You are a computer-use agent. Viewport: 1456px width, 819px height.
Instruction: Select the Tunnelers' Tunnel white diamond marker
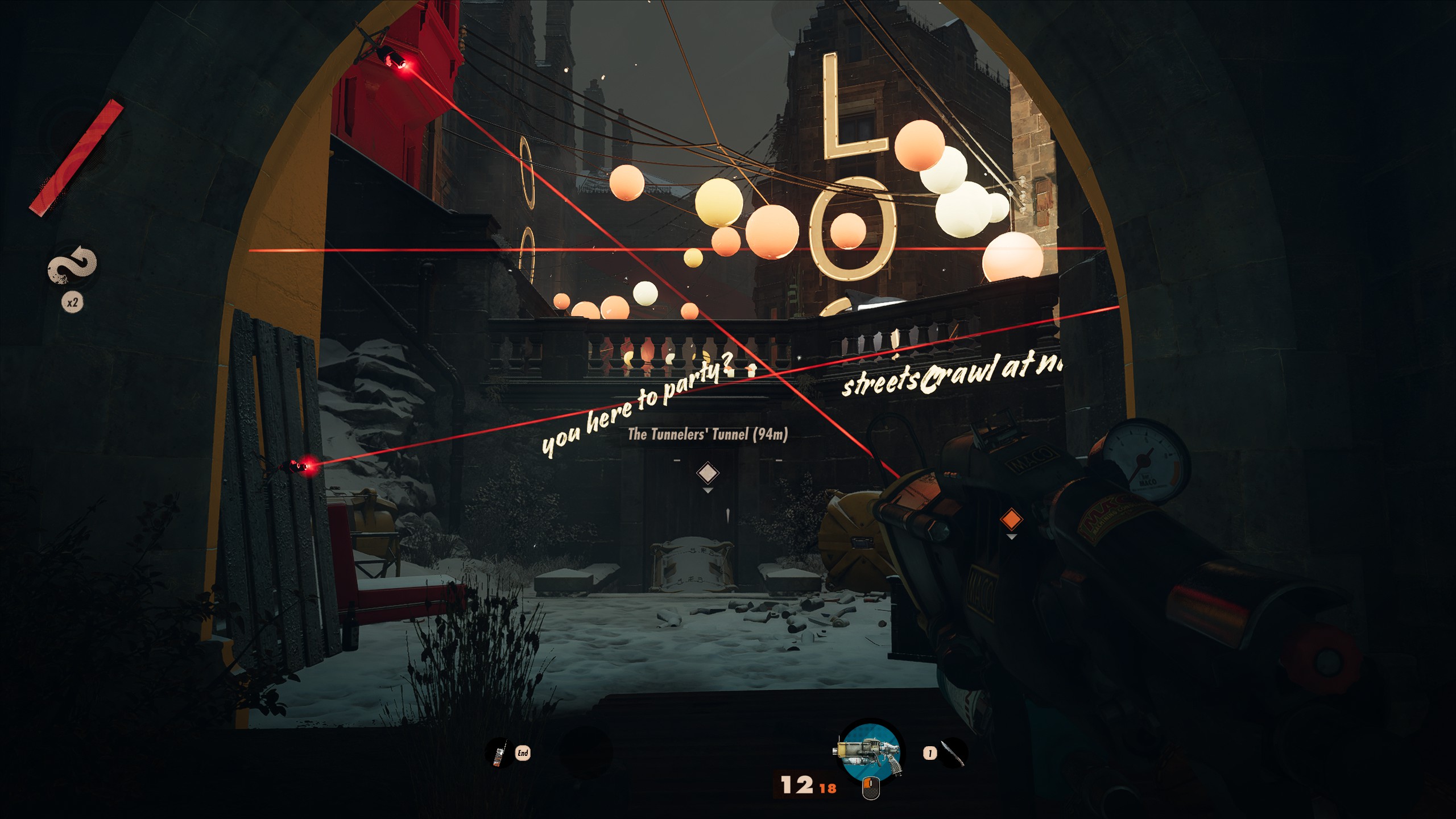coord(708,472)
